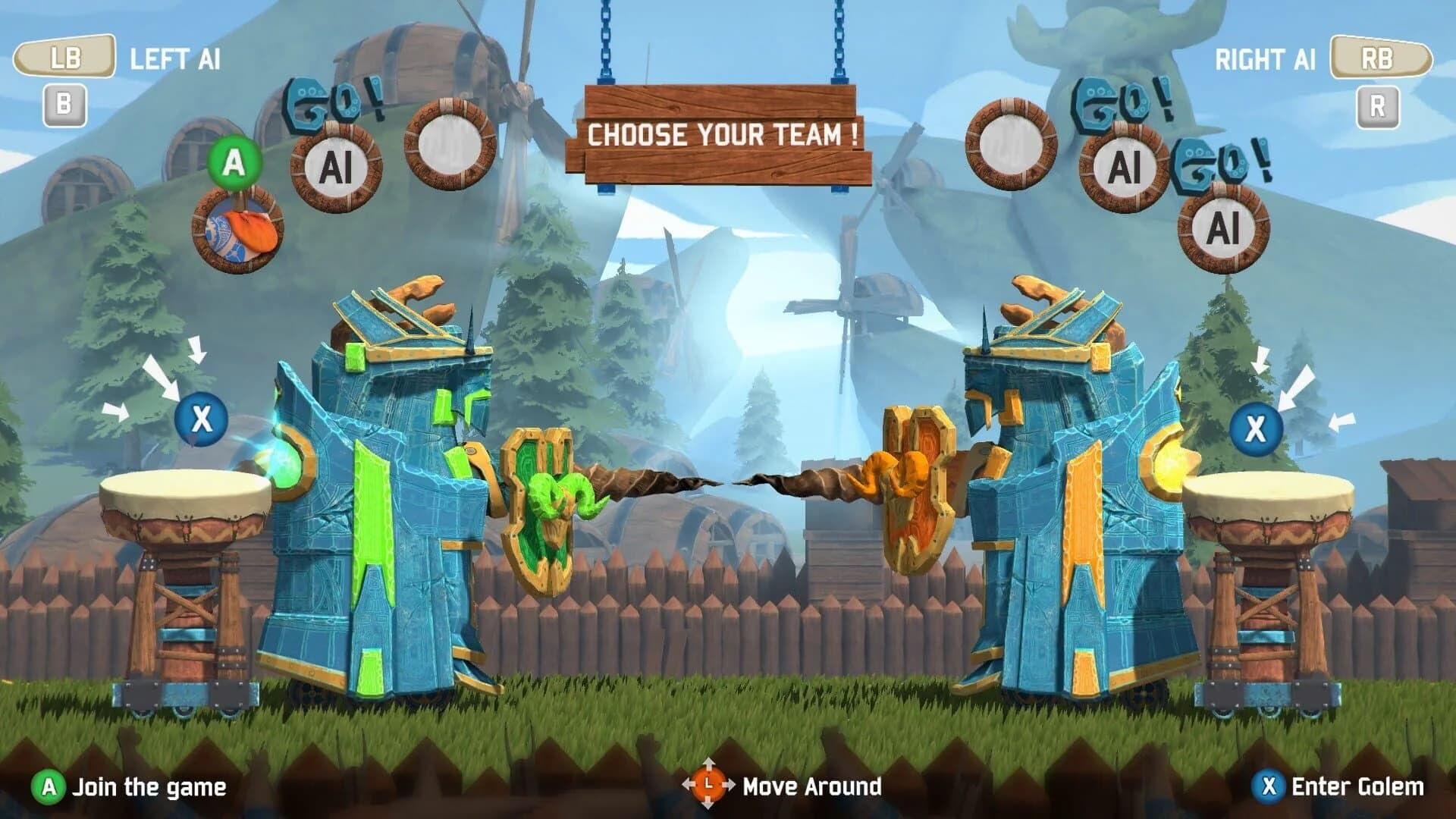
Task: Select the empty player slot on the left team
Action: [x=449, y=144]
